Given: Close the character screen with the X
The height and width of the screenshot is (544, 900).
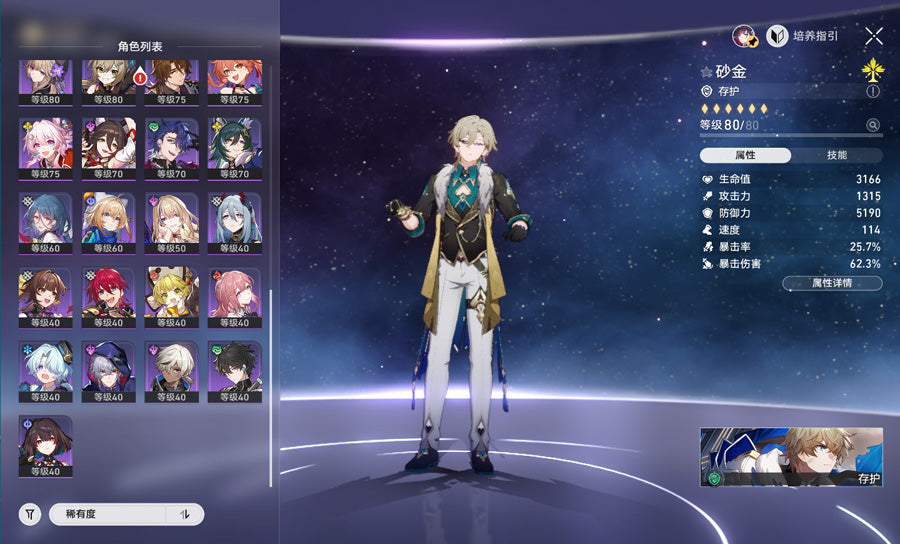Looking at the screenshot, I should tap(874, 36).
